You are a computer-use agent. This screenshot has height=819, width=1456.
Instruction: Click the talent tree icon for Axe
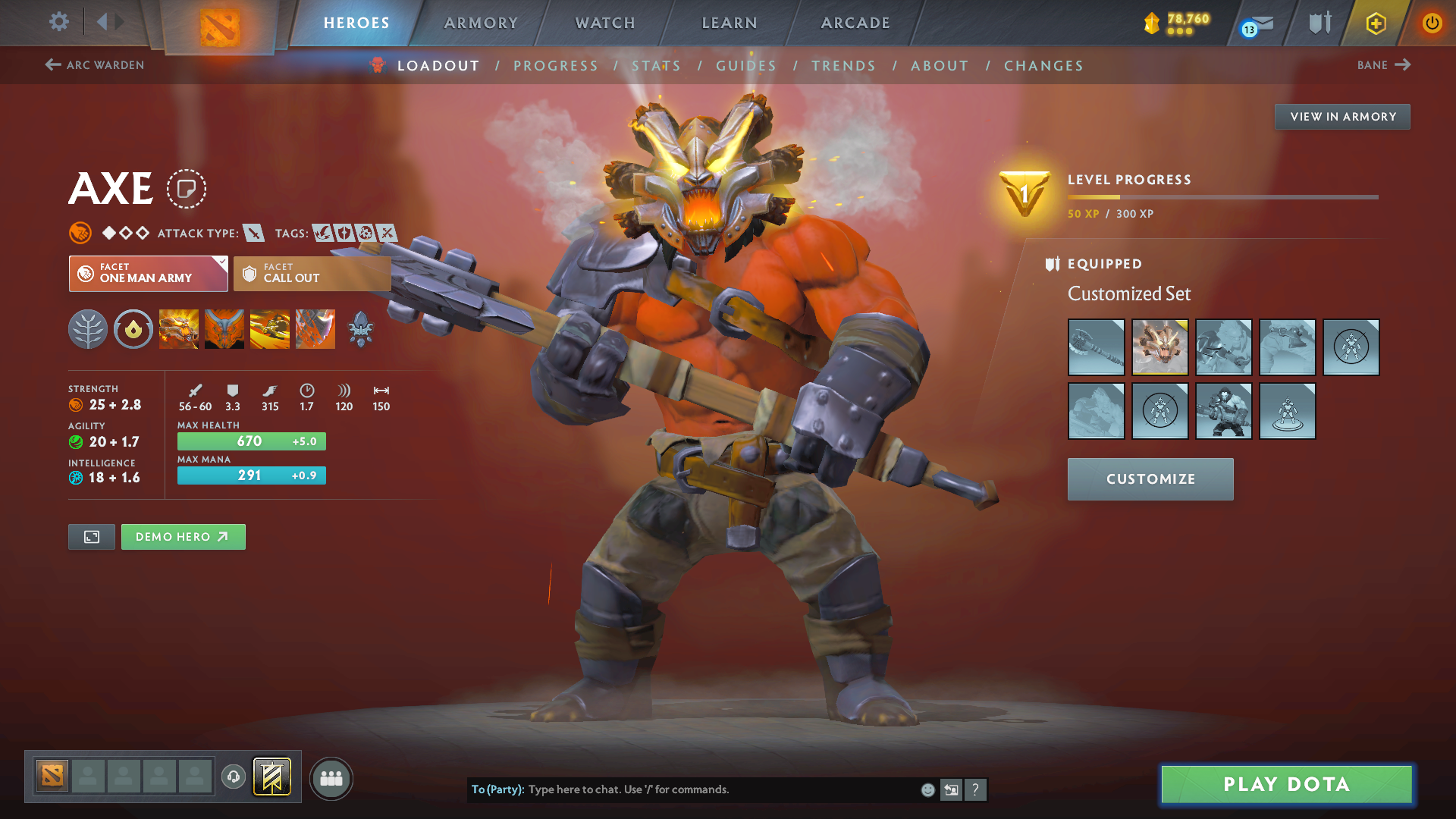88,329
